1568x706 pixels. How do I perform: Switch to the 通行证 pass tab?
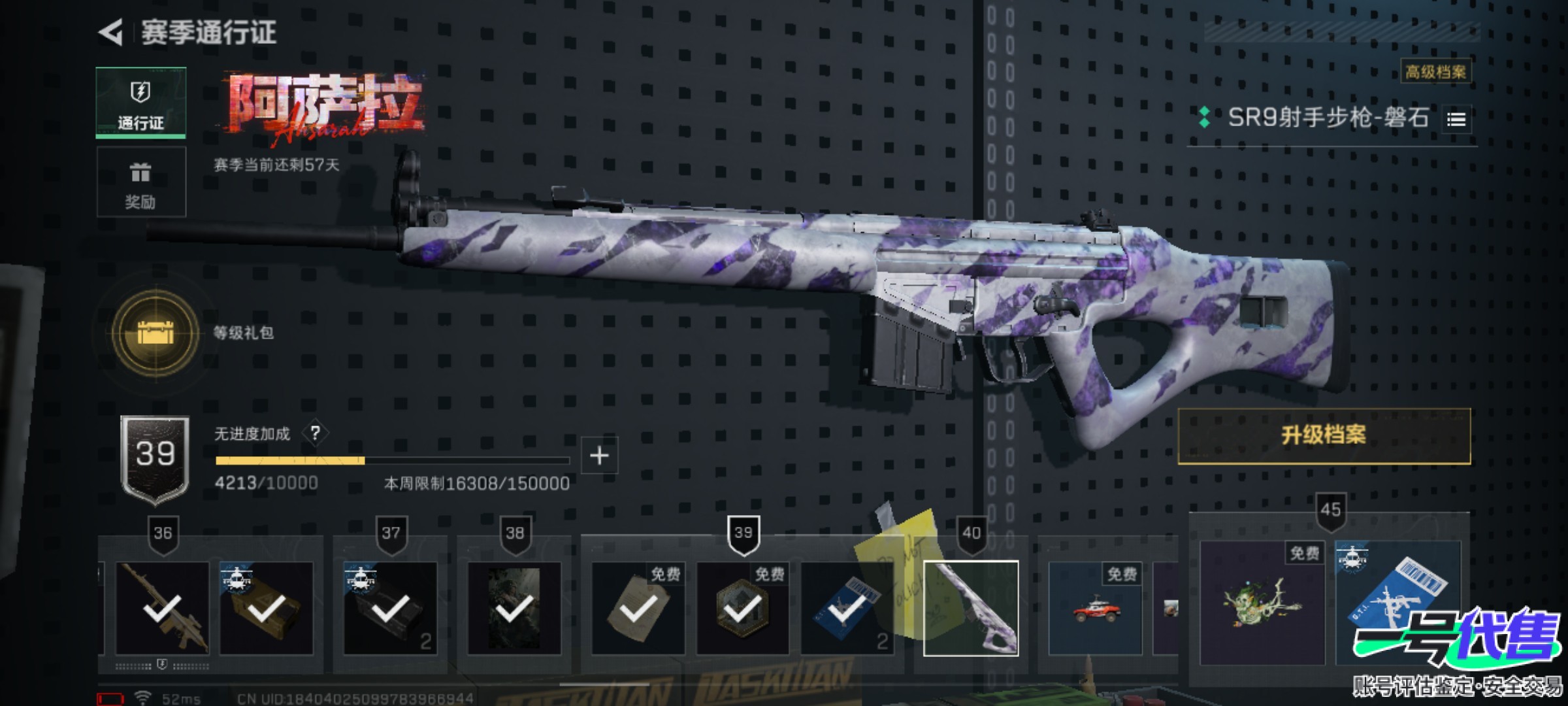tap(140, 103)
